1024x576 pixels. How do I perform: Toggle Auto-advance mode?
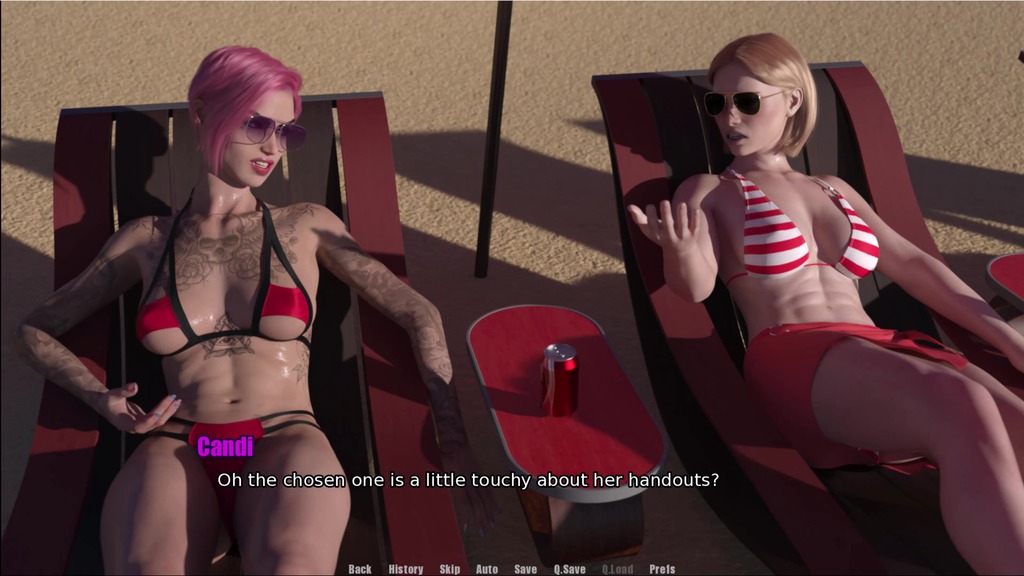click(x=487, y=569)
